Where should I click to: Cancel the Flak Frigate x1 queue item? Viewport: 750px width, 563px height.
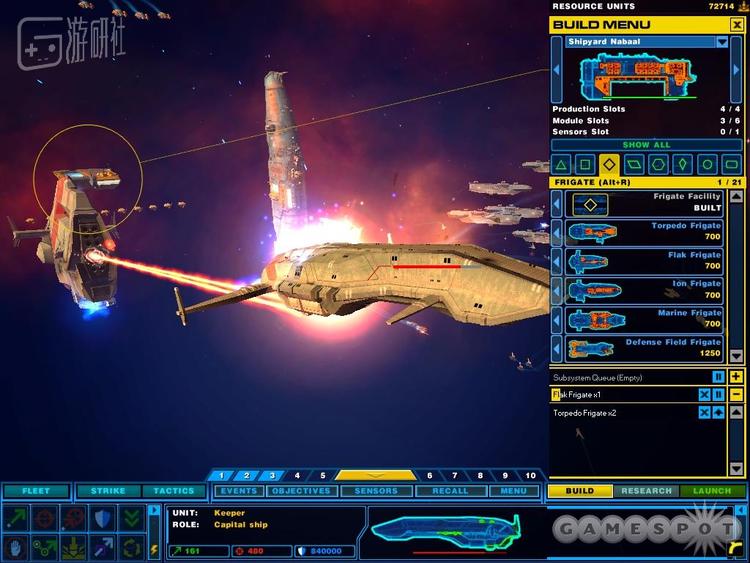point(704,395)
